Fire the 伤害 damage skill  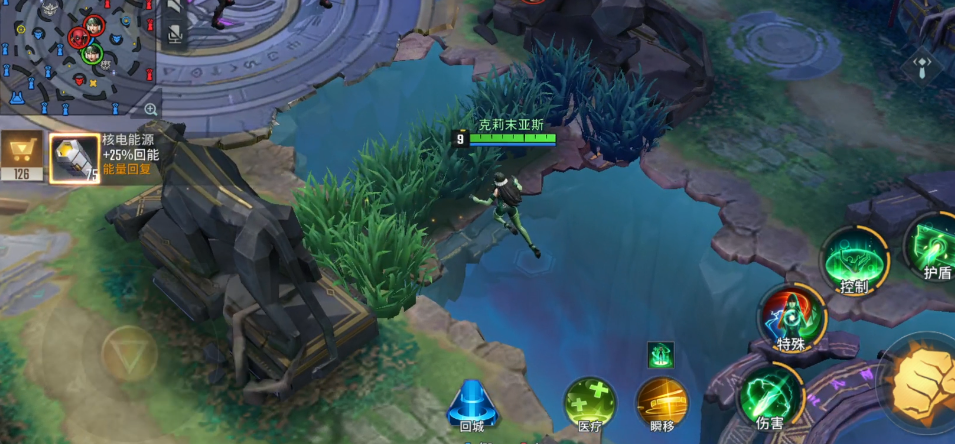[770, 396]
